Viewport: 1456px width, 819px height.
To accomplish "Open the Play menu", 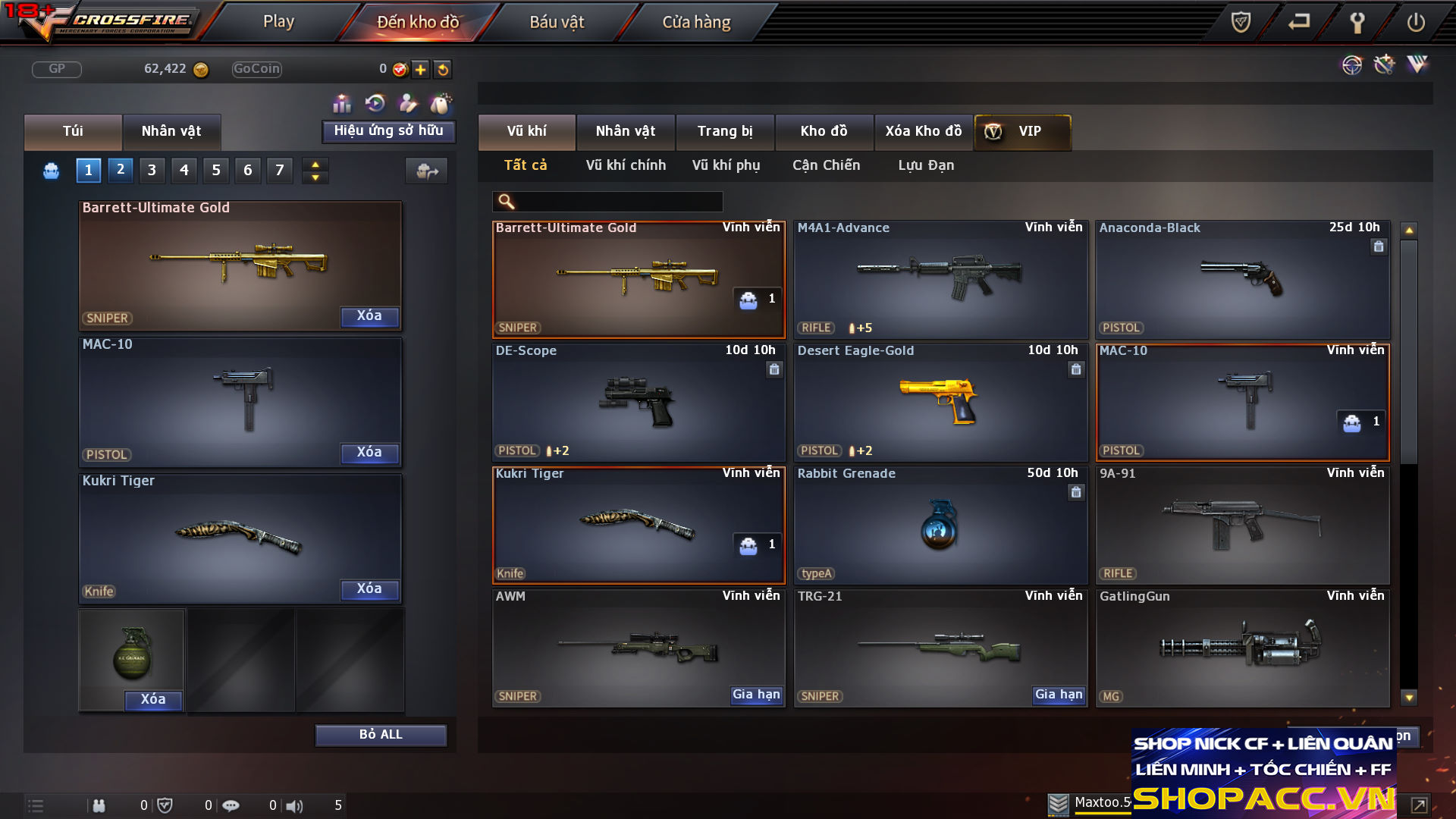I will pyautogui.click(x=278, y=22).
